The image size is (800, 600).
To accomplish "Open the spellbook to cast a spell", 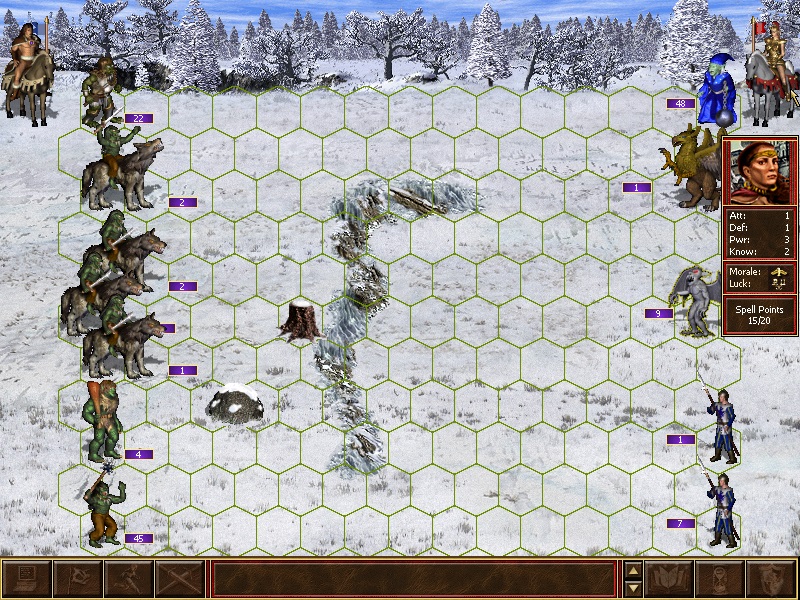I will click(670, 579).
